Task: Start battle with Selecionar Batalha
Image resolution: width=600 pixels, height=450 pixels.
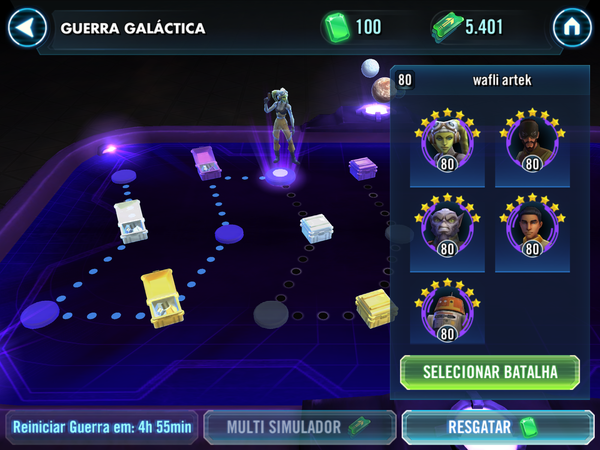Action: (x=489, y=372)
